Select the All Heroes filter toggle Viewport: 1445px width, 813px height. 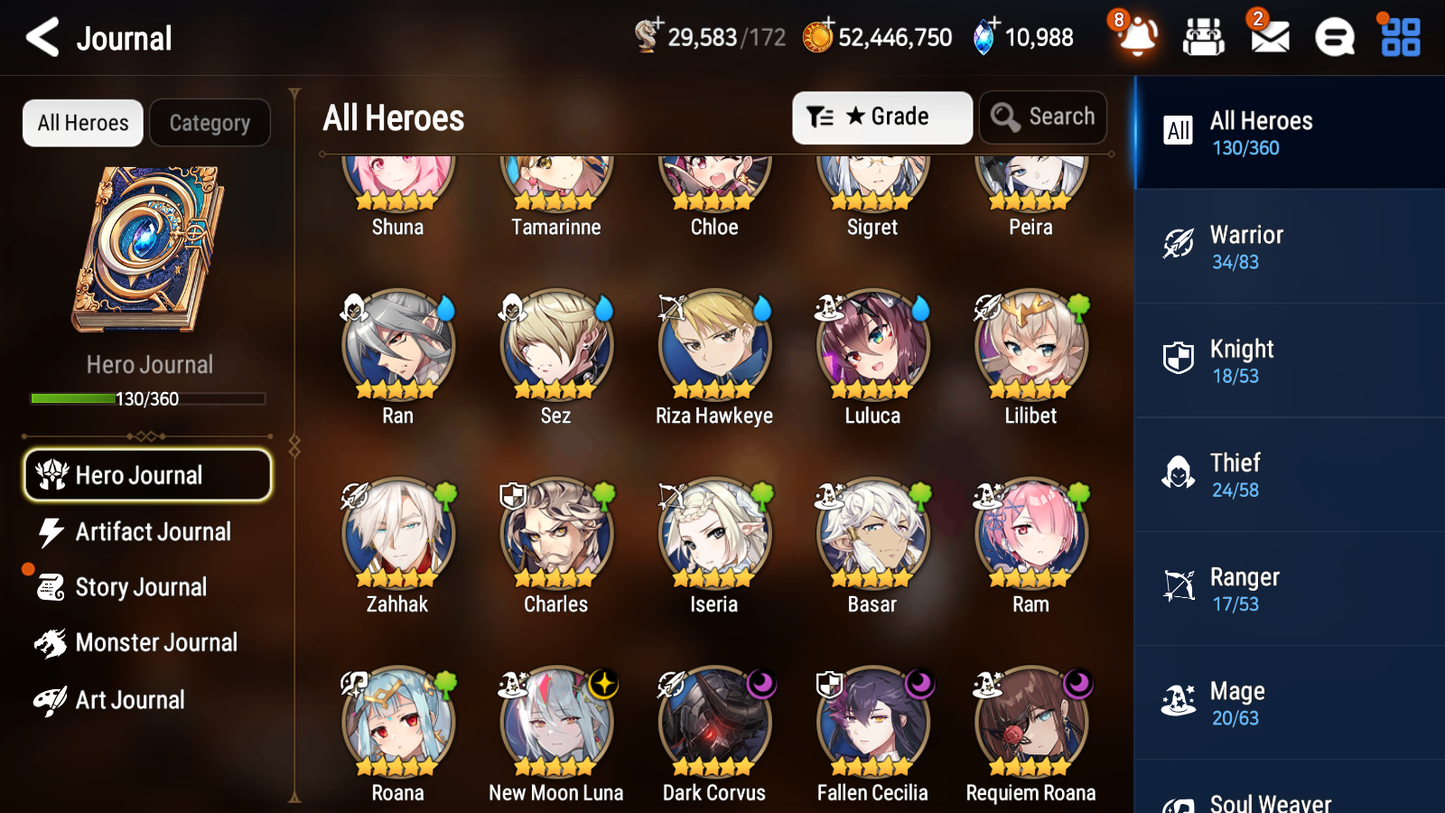82,122
